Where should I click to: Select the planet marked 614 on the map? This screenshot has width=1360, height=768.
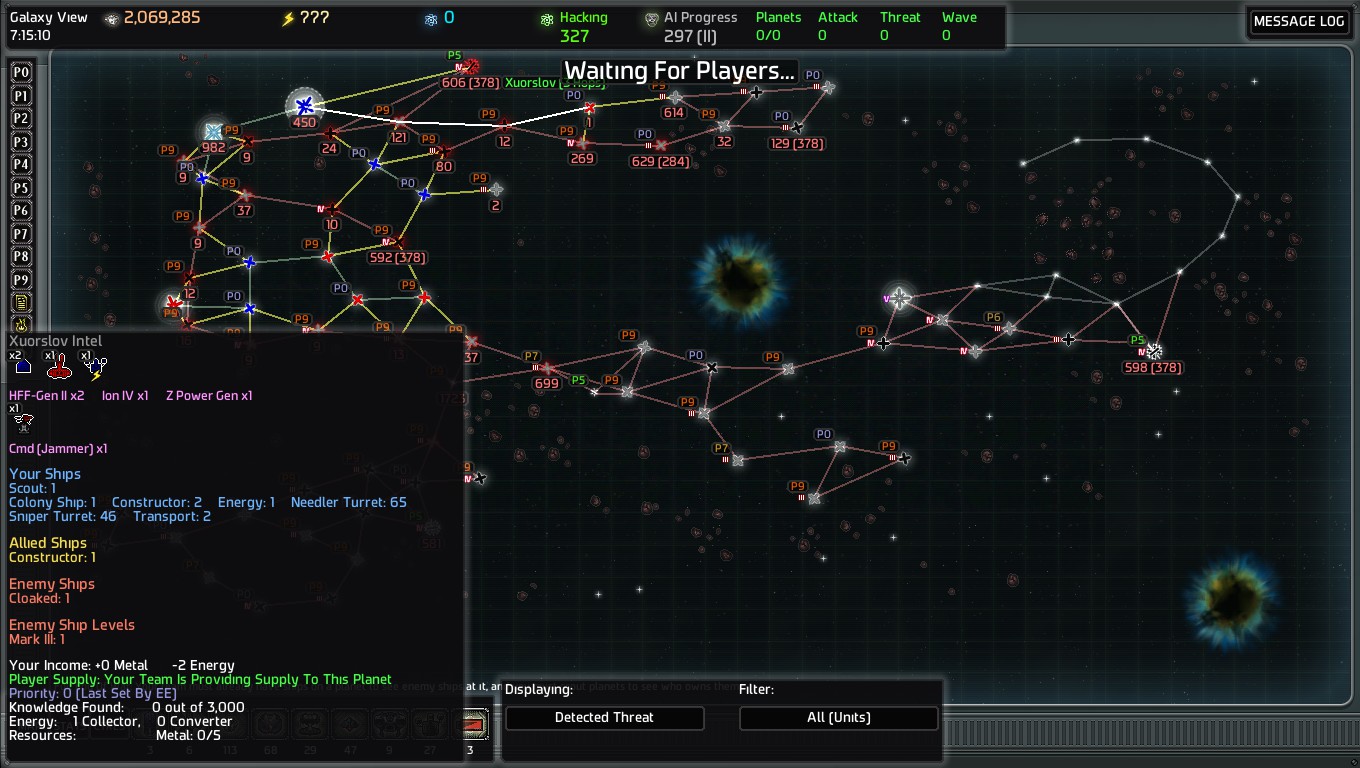(676, 97)
